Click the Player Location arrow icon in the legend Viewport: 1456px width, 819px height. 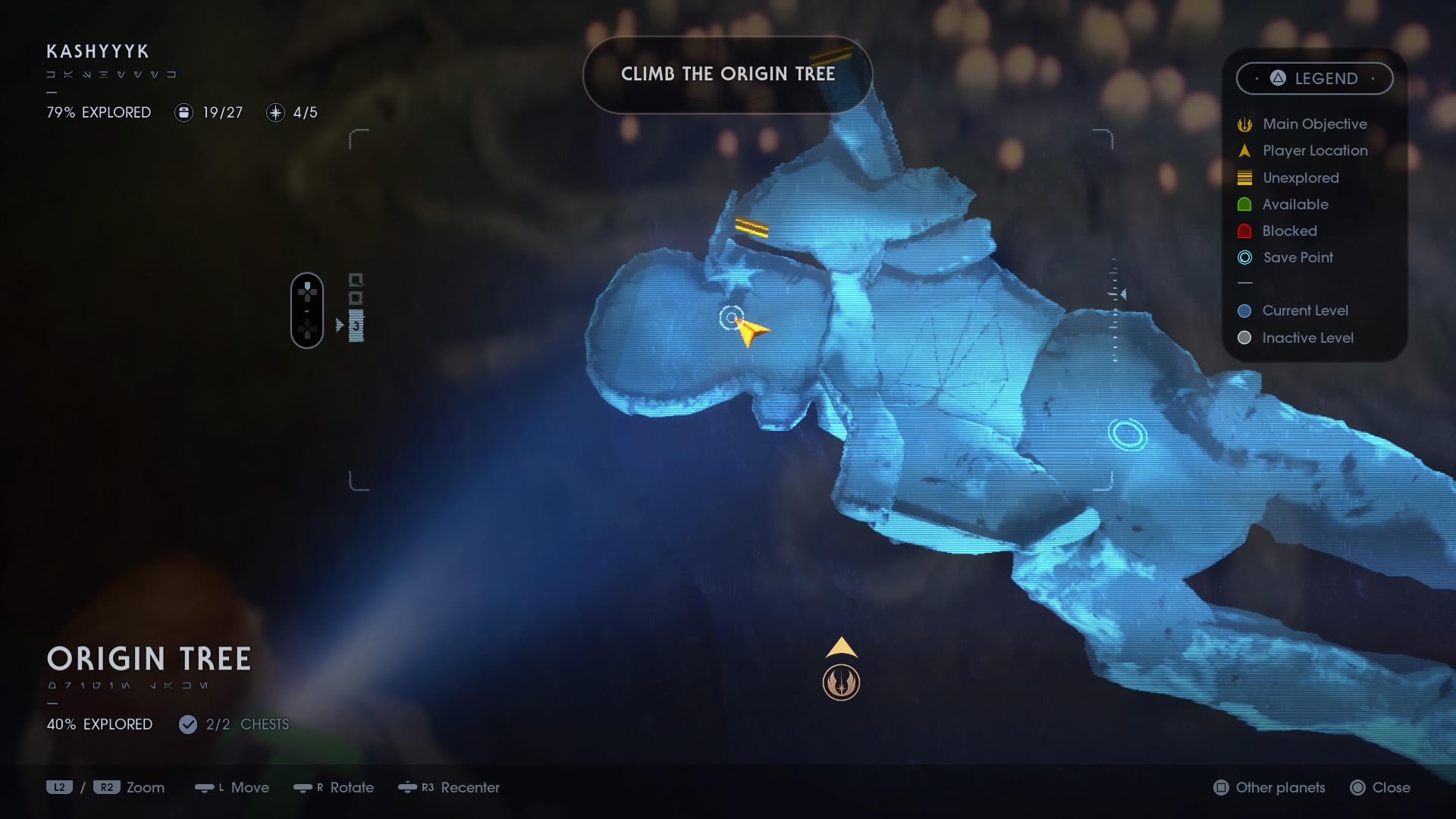coord(1244,150)
